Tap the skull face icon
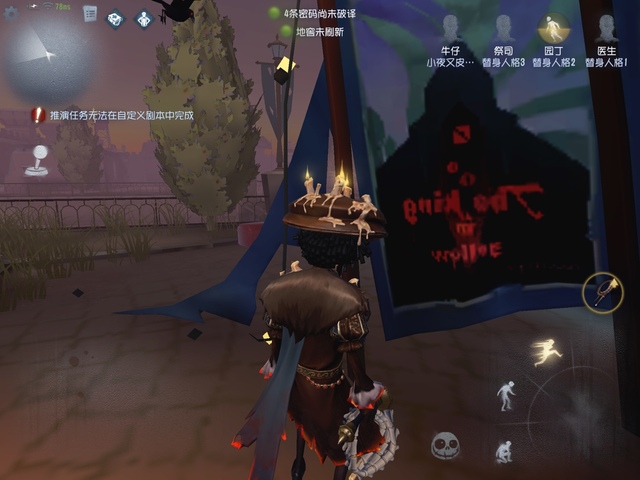640x480 pixels. 445,445
